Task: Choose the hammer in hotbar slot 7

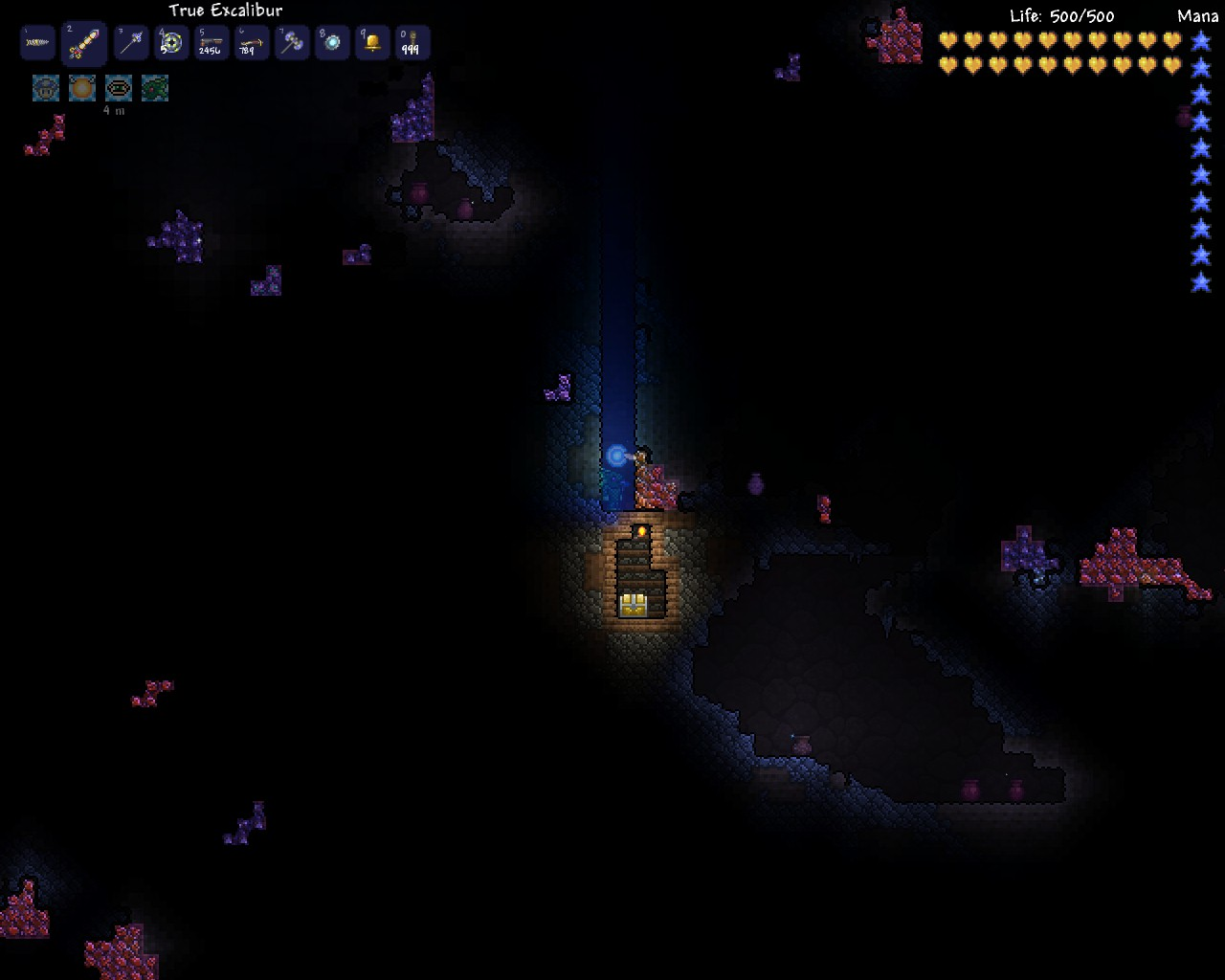Action: 292,43
